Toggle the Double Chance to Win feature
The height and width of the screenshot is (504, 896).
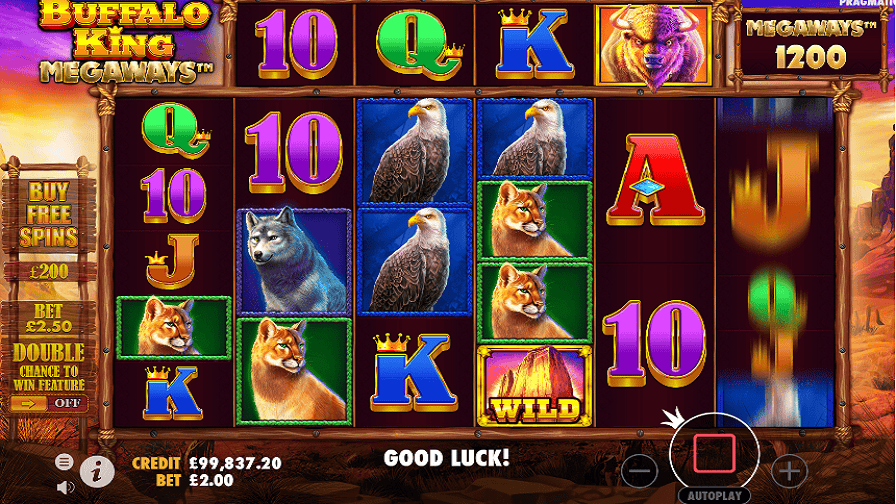click(x=49, y=403)
